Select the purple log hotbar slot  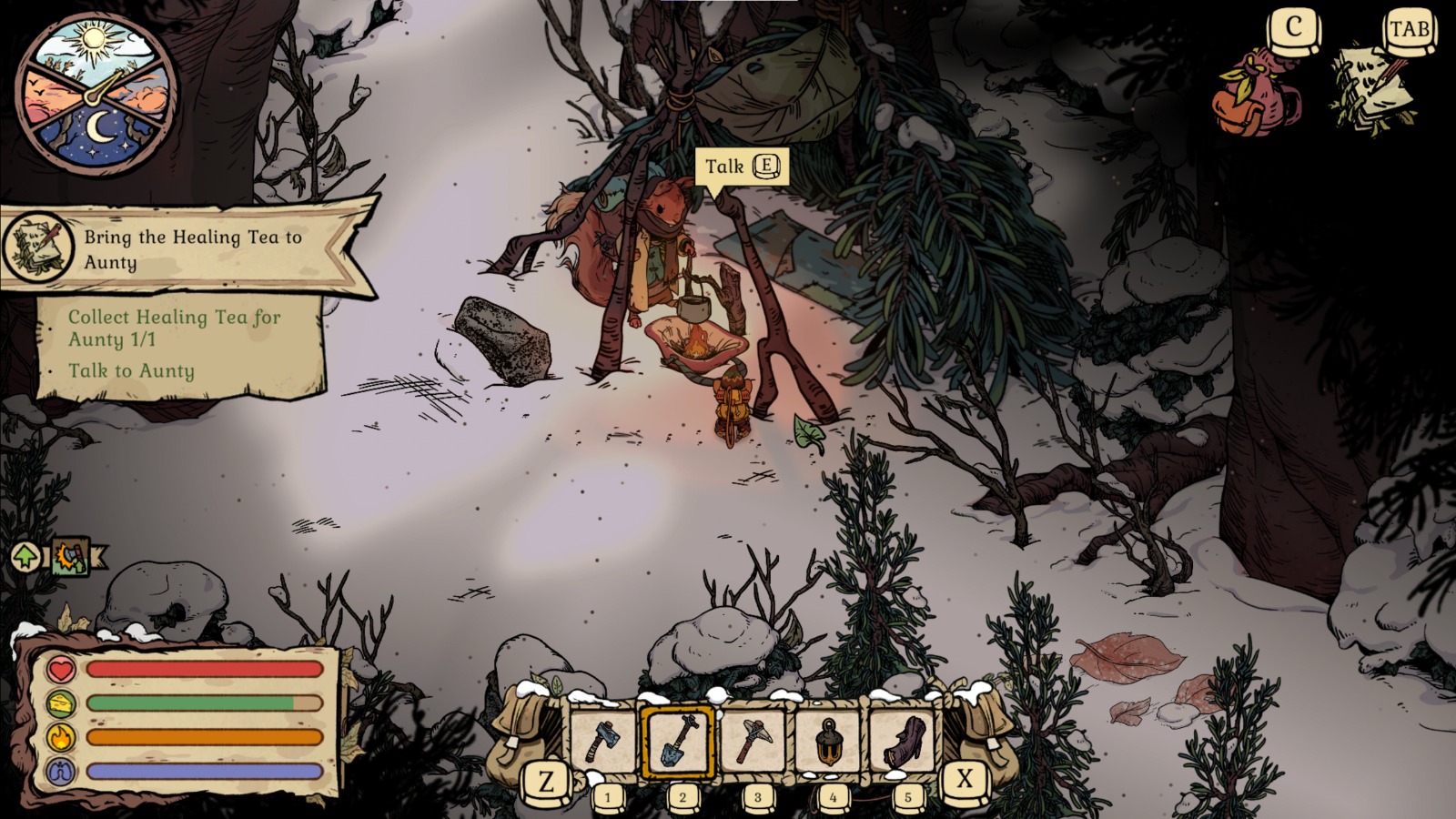coord(905,741)
